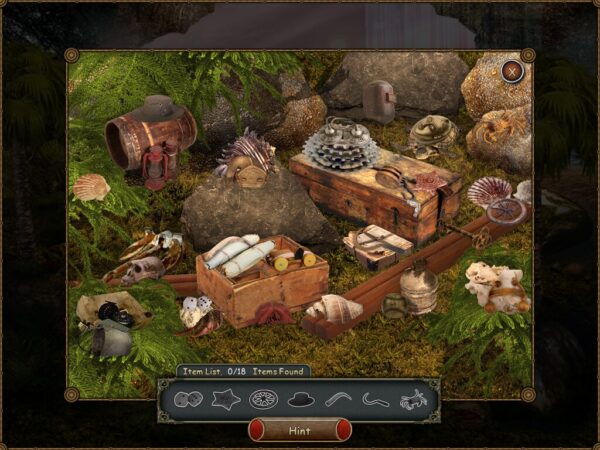
Task: Pick the crab silhouette in item list
Action: pyautogui.click(x=413, y=401)
